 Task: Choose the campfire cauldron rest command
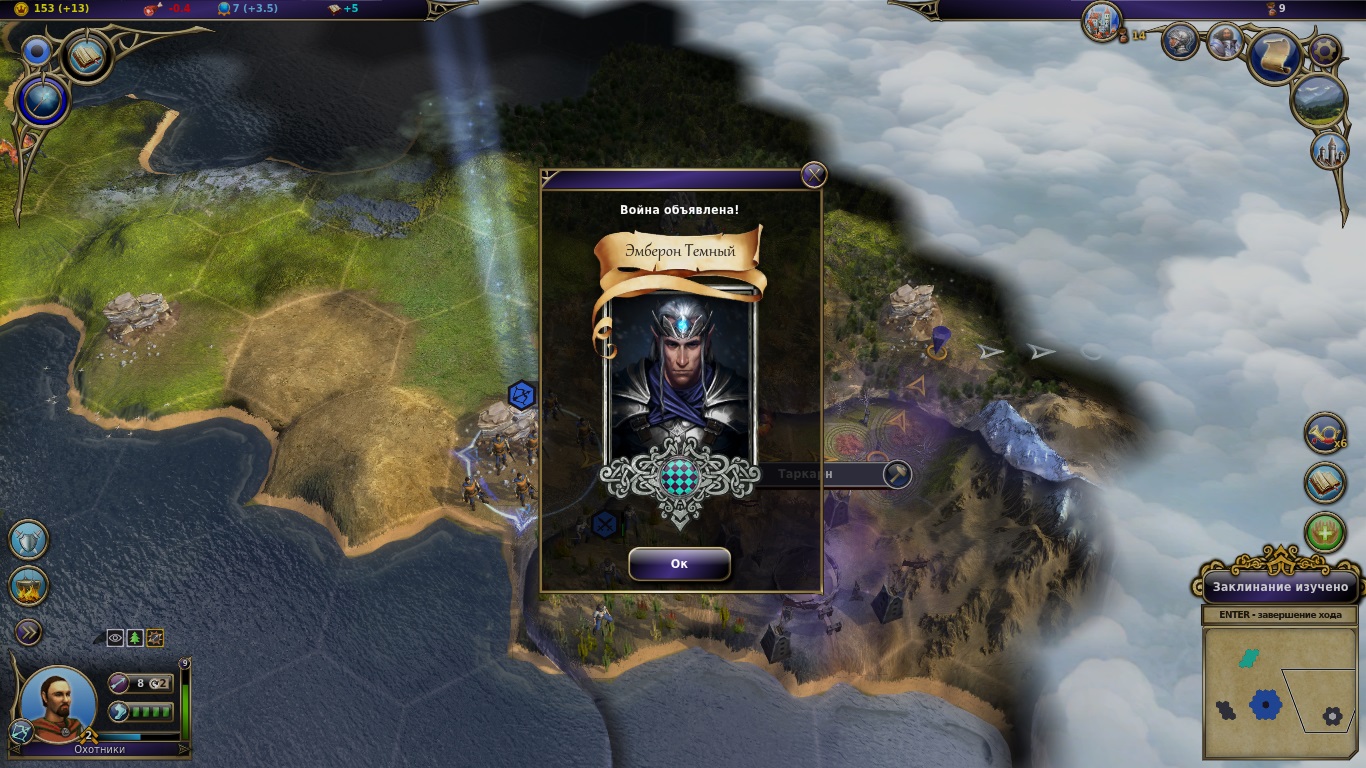coord(28,586)
